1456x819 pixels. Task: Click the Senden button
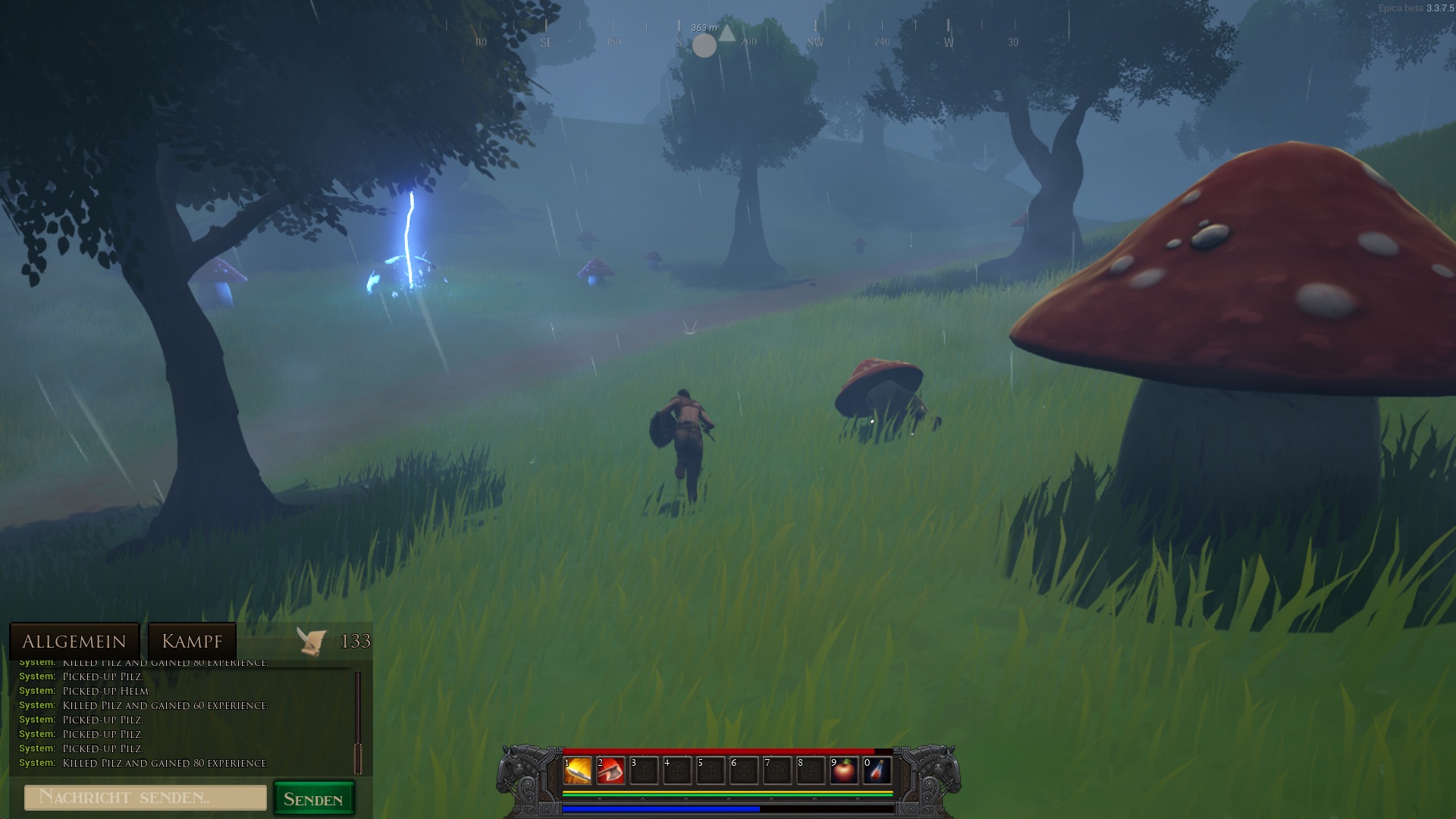313,799
